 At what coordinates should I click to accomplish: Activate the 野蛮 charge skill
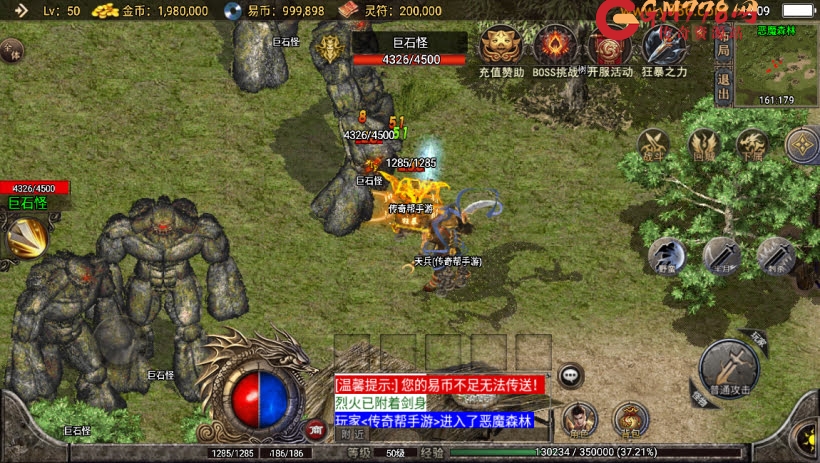click(x=666, y=256)
